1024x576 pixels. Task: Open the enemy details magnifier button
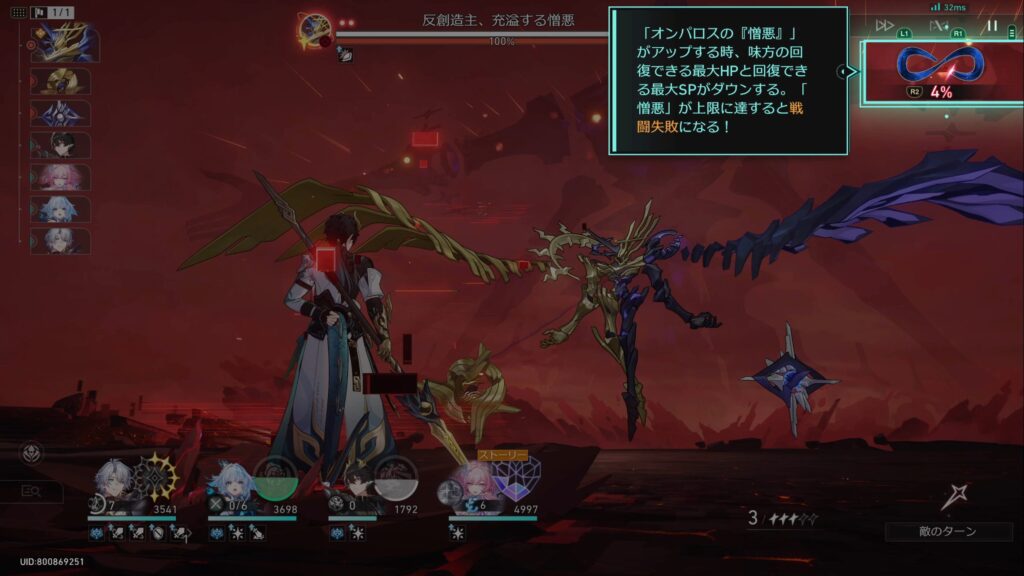coord(31,491)
